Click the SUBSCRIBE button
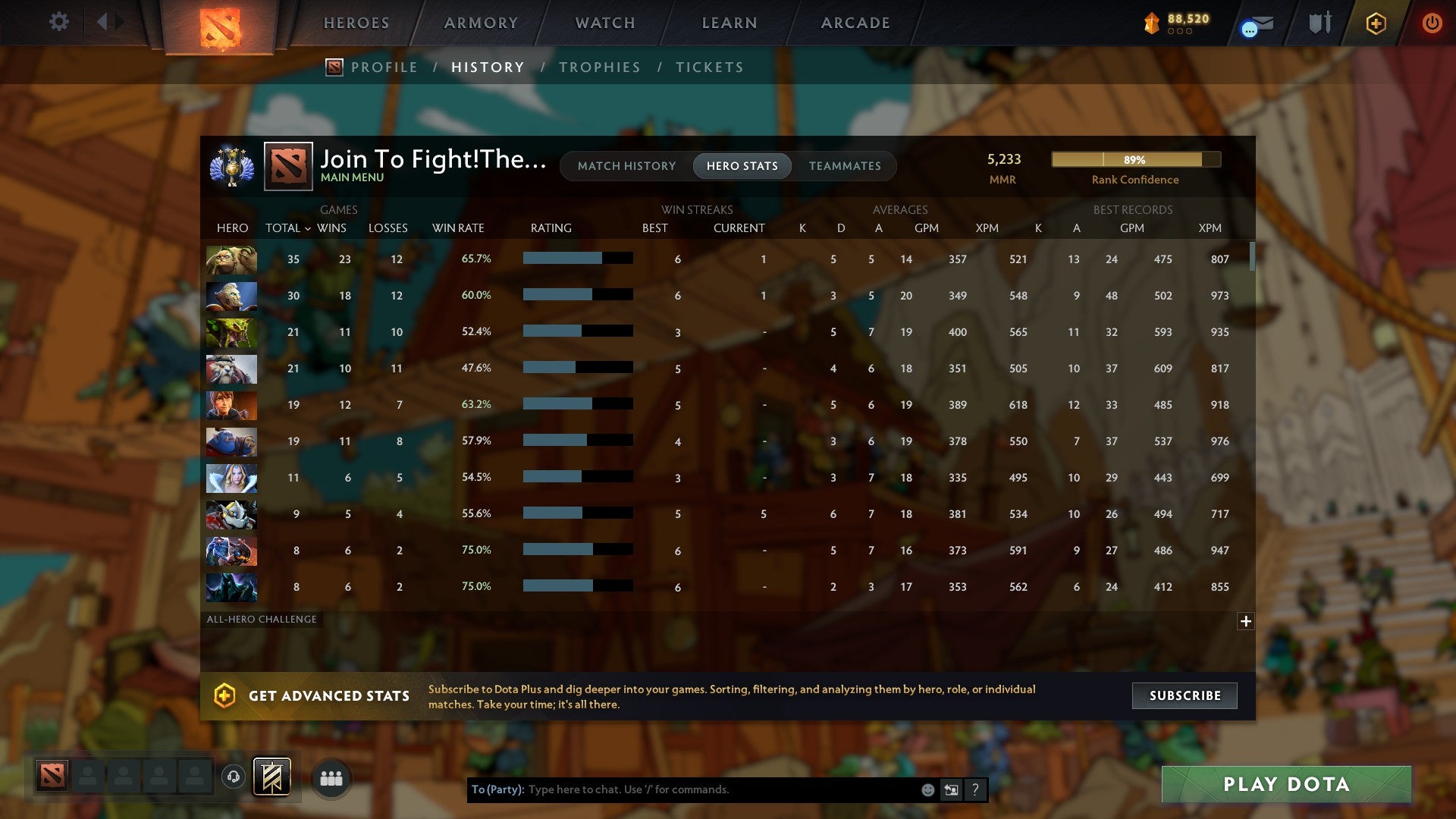1456x819 pixels. click(x=1184, y=695)
